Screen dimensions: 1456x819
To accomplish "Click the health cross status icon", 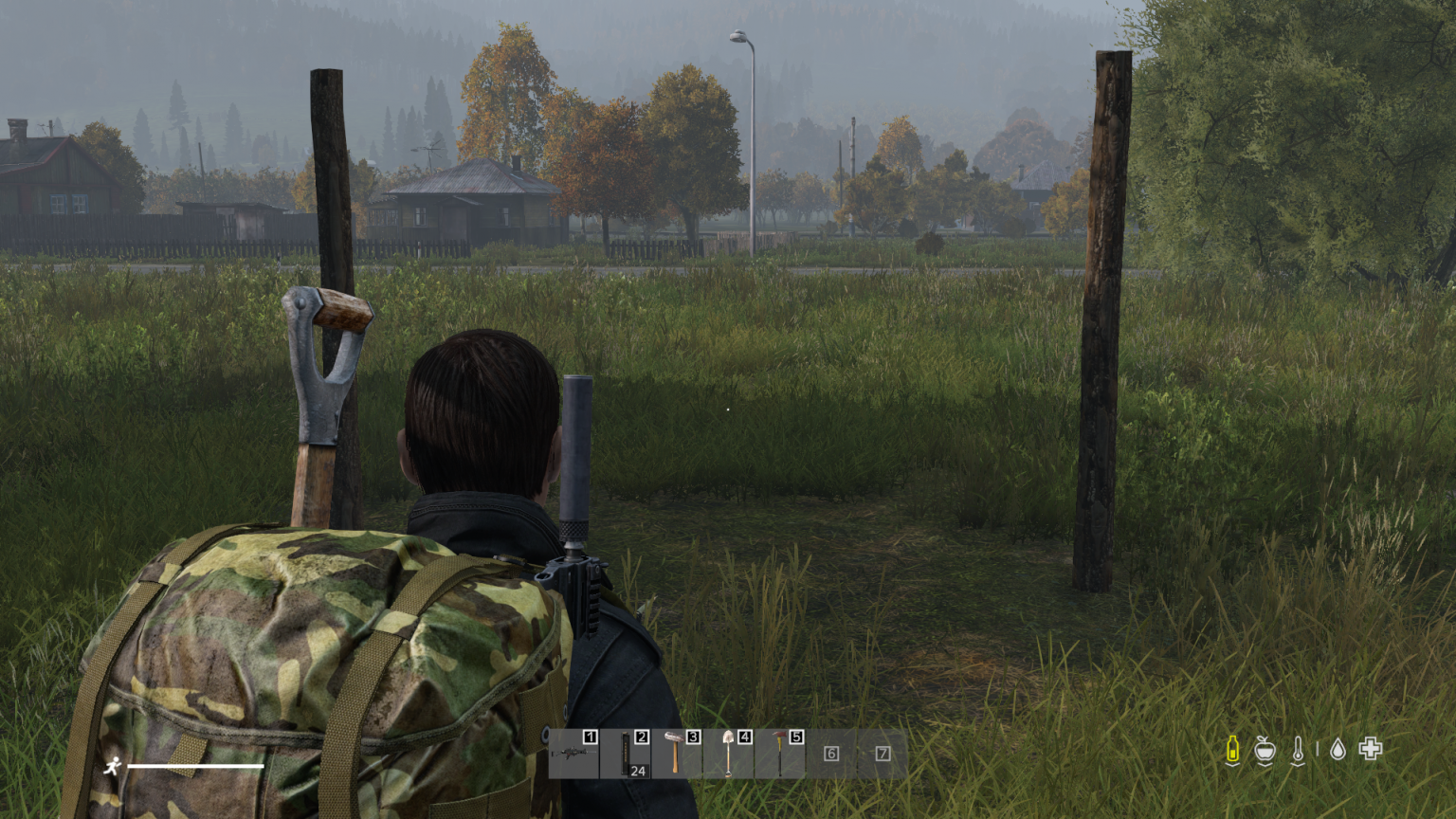I will [x=1372, y=750].
